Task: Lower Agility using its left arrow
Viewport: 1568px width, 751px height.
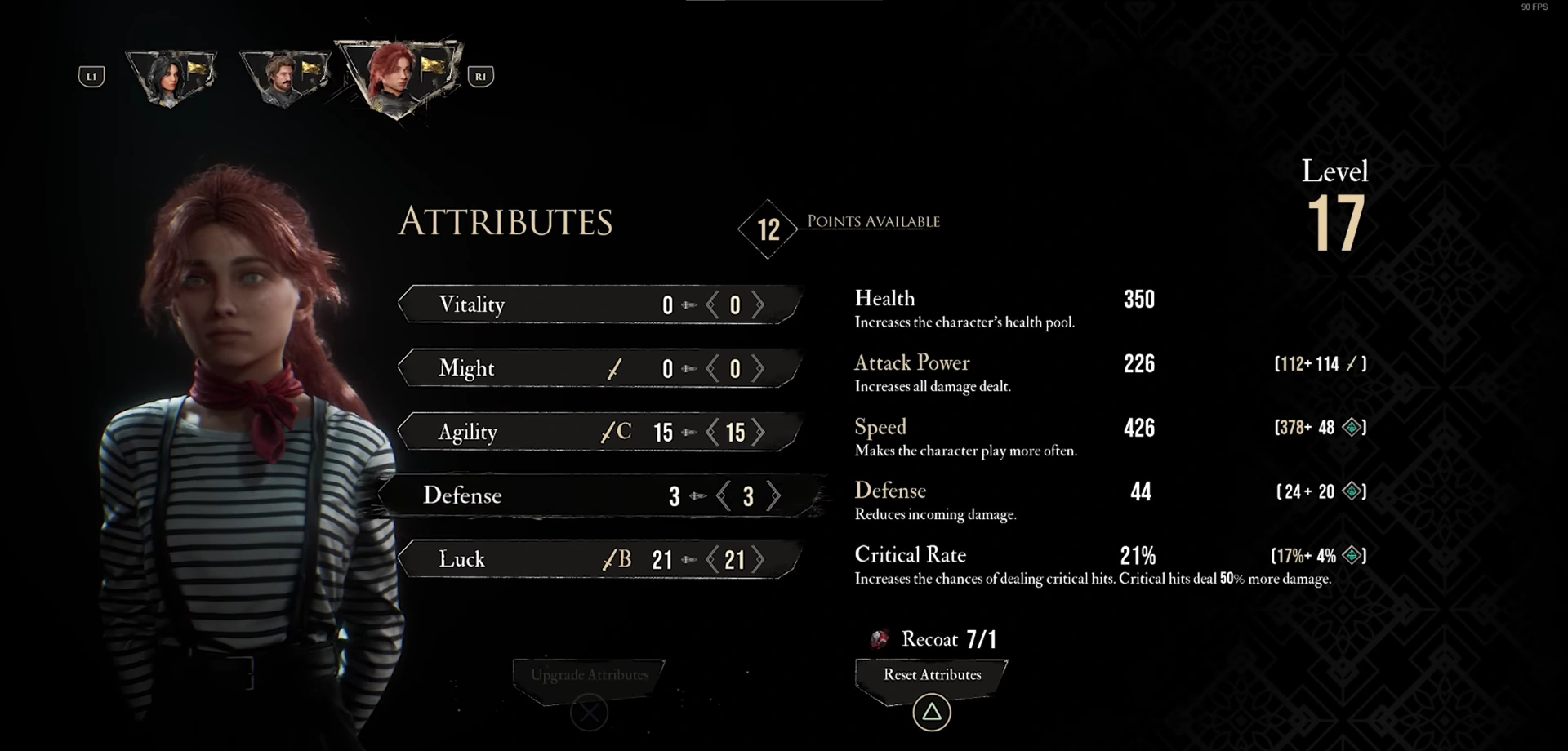Action: click(712, 433)
